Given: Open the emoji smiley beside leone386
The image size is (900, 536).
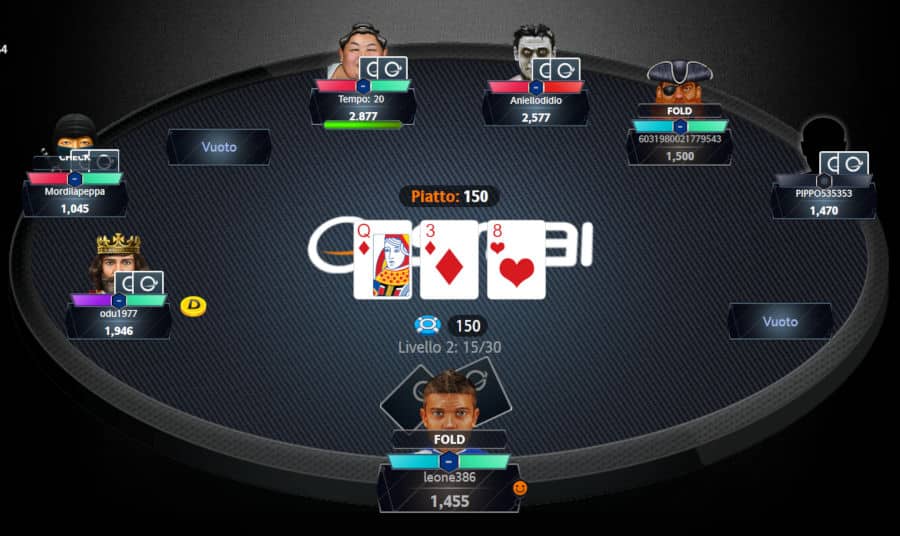Looking at the screenshot, I should click(520, 488).
